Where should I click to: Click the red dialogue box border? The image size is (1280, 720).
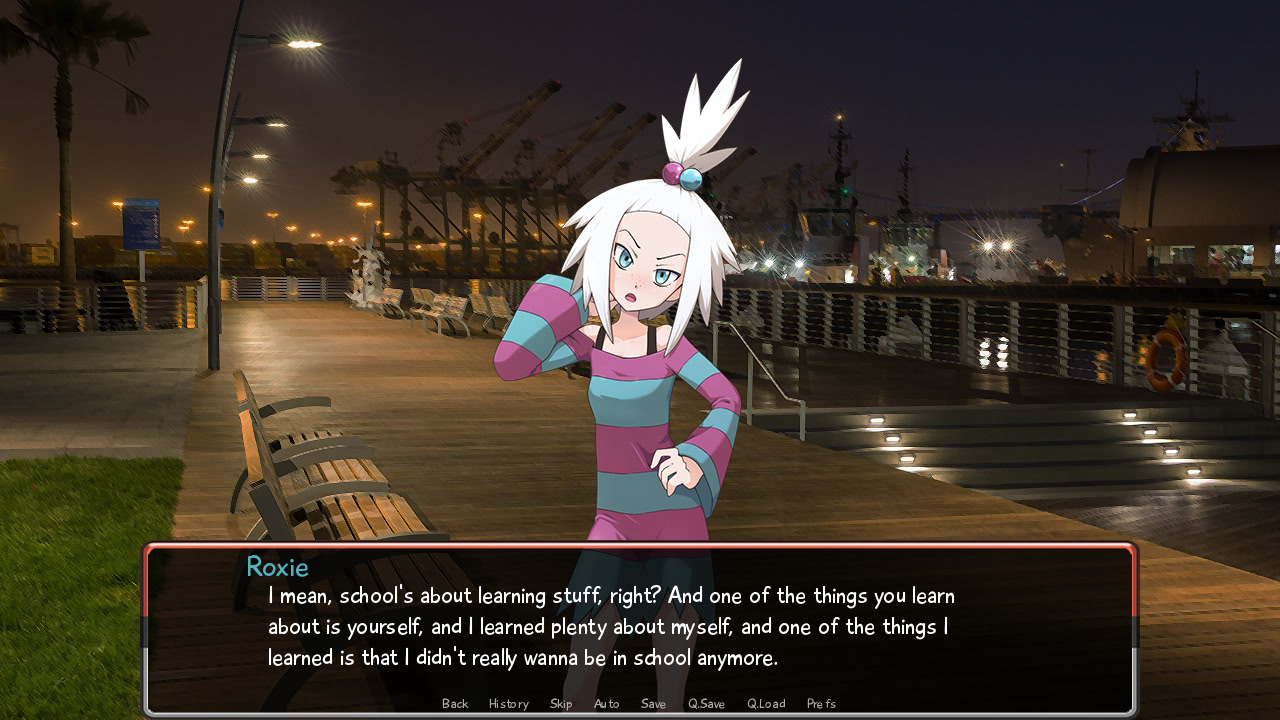click(640, 547)
